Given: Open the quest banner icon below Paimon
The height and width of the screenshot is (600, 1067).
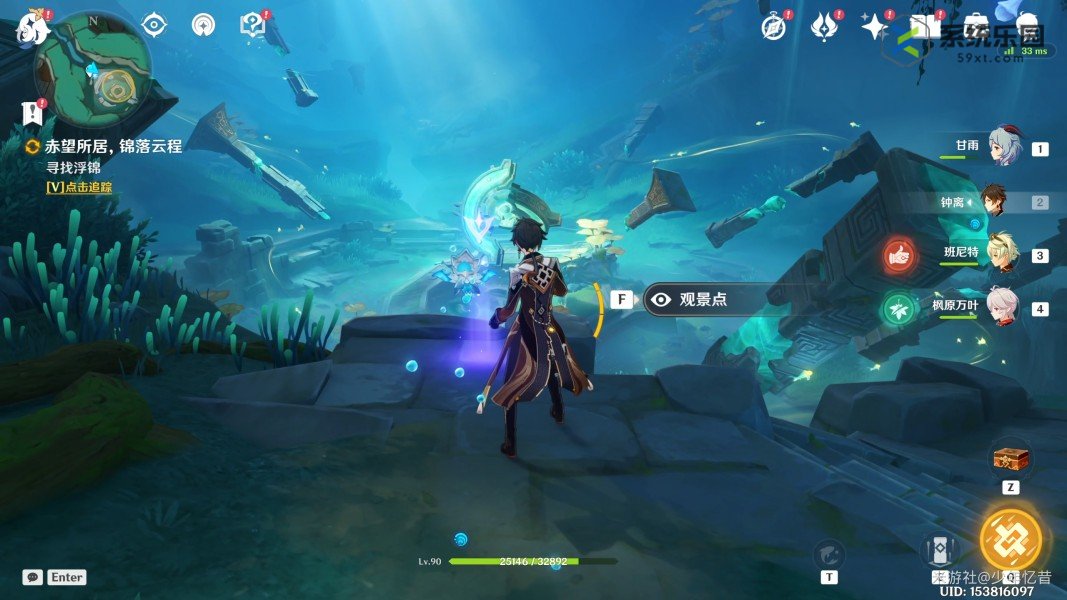Looking at the screenshot, I should (33, 111).
